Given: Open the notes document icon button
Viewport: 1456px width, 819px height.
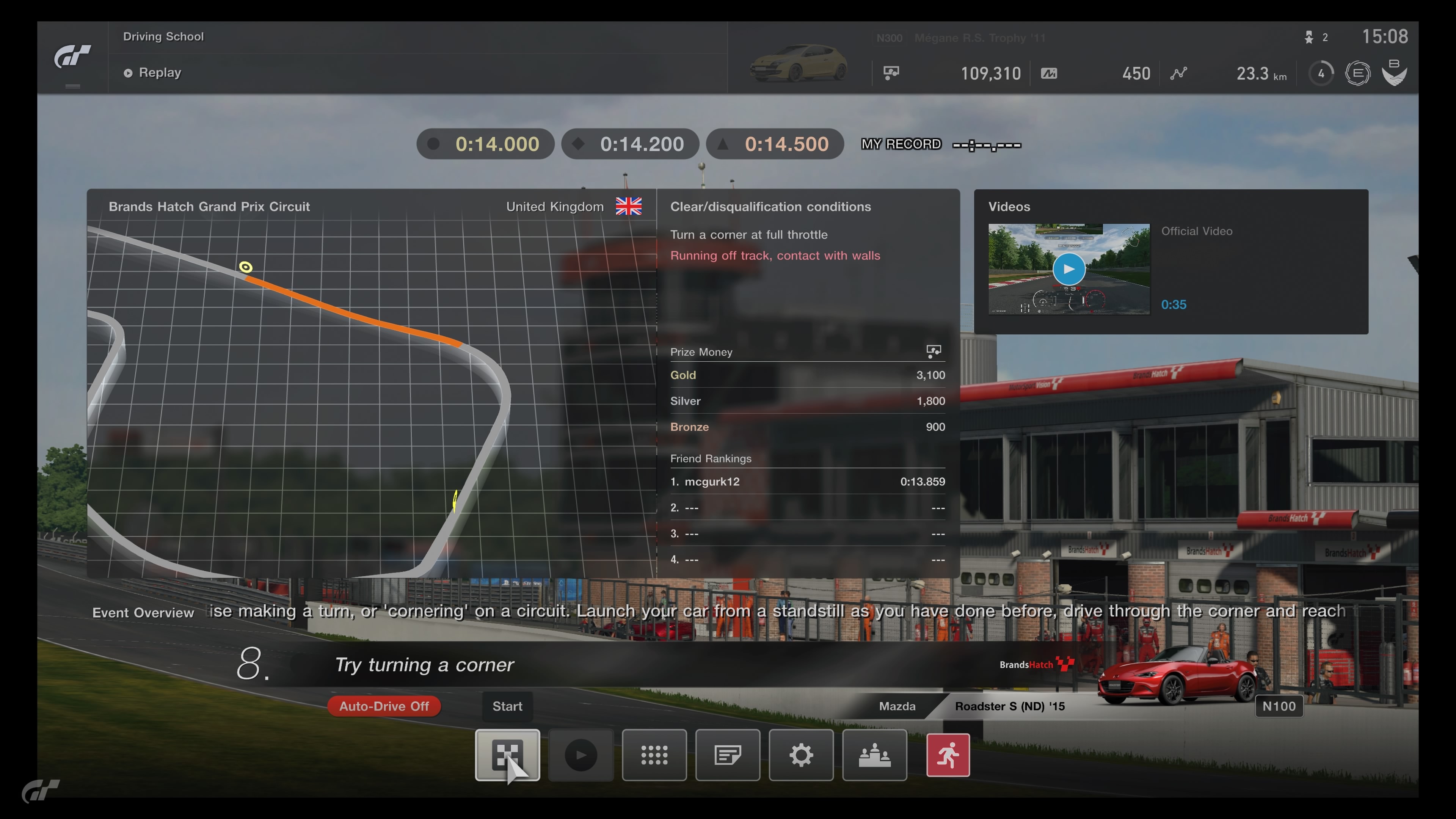Looking at the screenshot, I should click(x=728, y=755).
